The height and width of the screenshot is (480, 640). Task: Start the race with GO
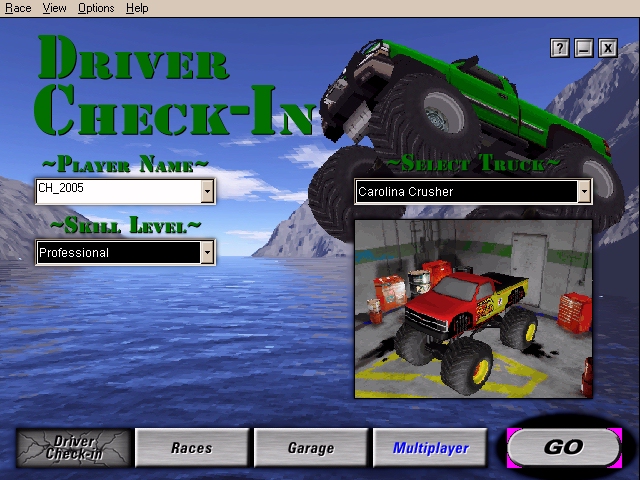[x=563, y=447]
